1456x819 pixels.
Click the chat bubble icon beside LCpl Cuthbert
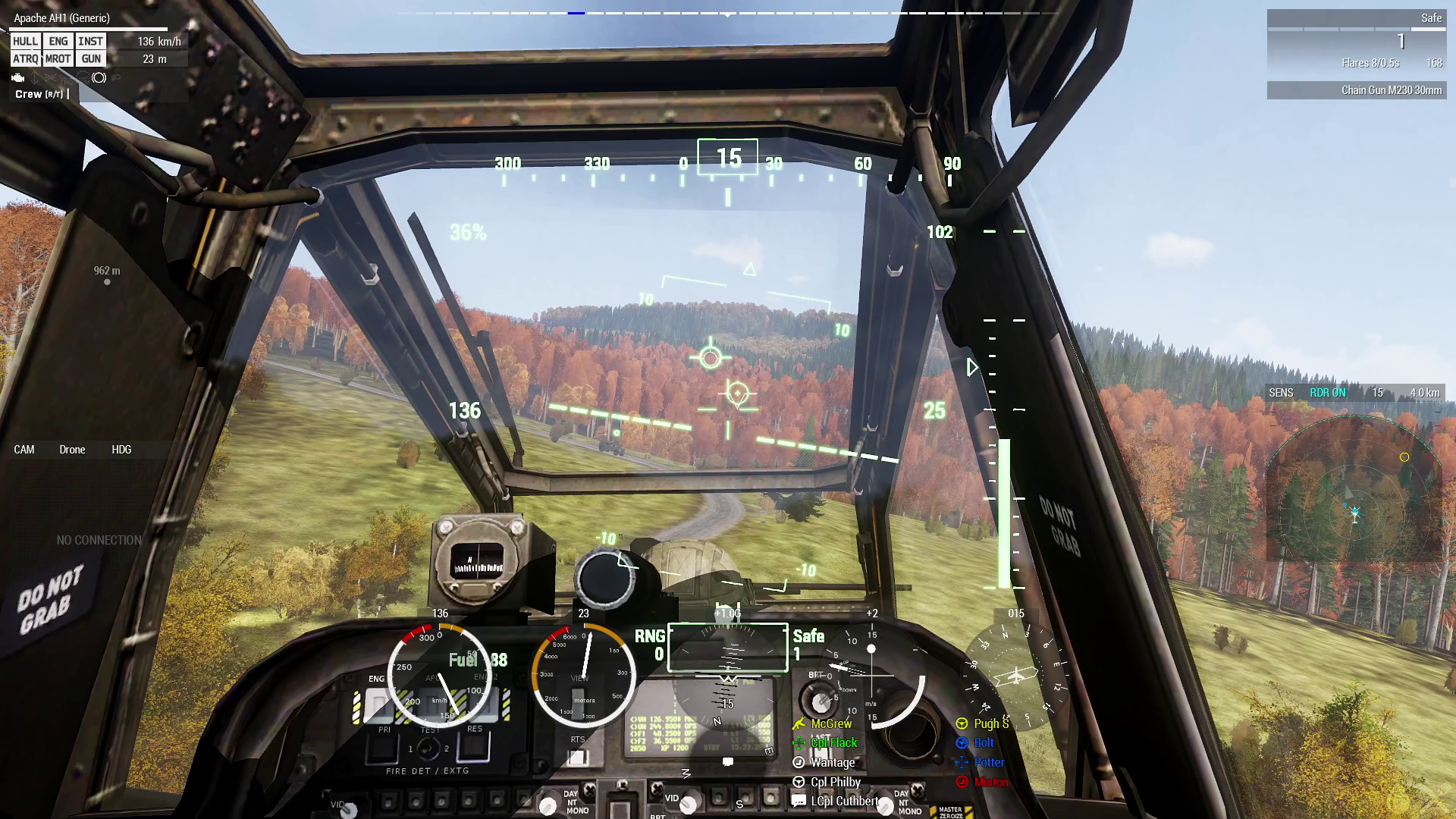pyautogui.click(x=798, y=801)
